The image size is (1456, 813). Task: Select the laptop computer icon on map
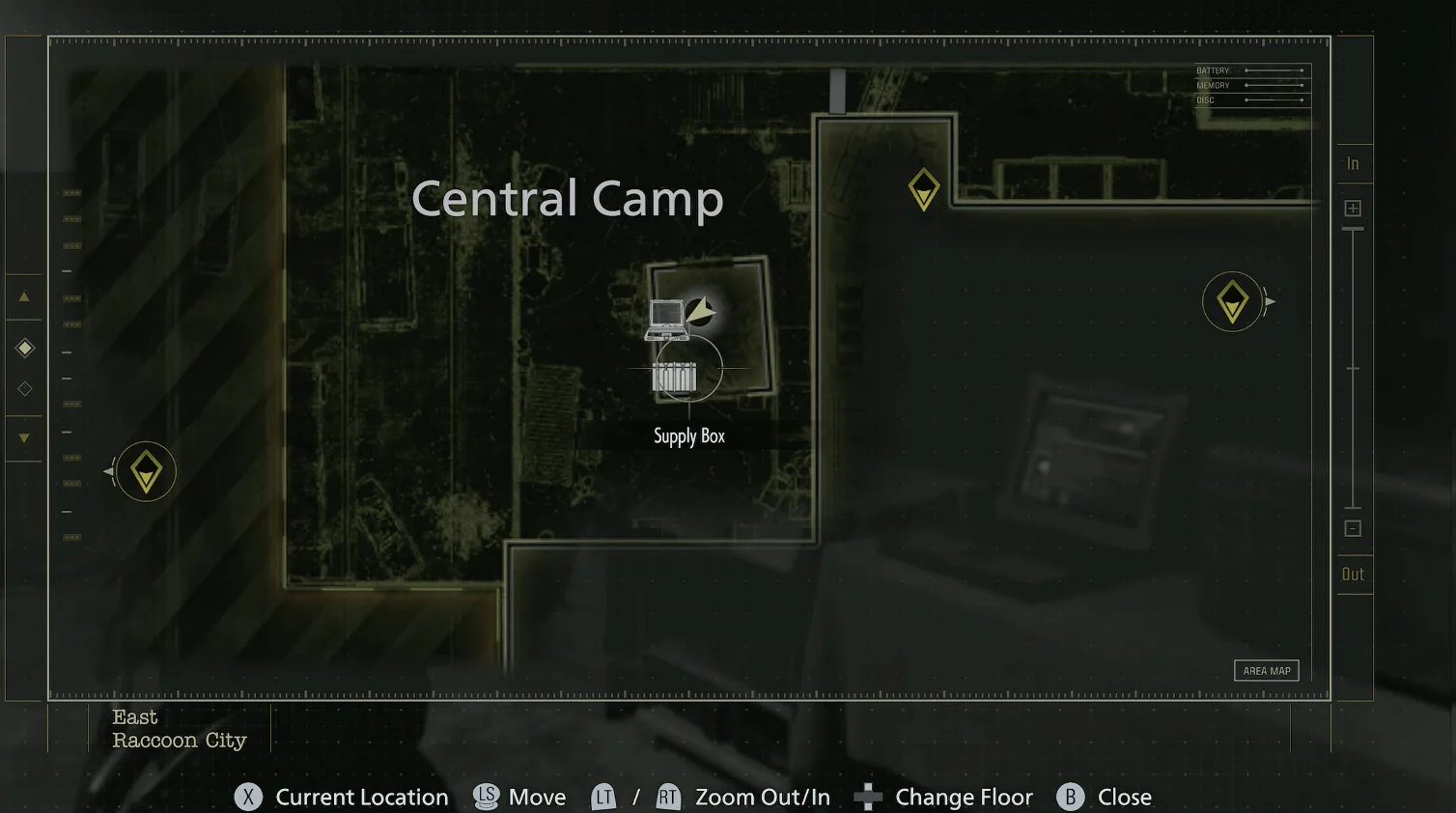coord(666,320)
